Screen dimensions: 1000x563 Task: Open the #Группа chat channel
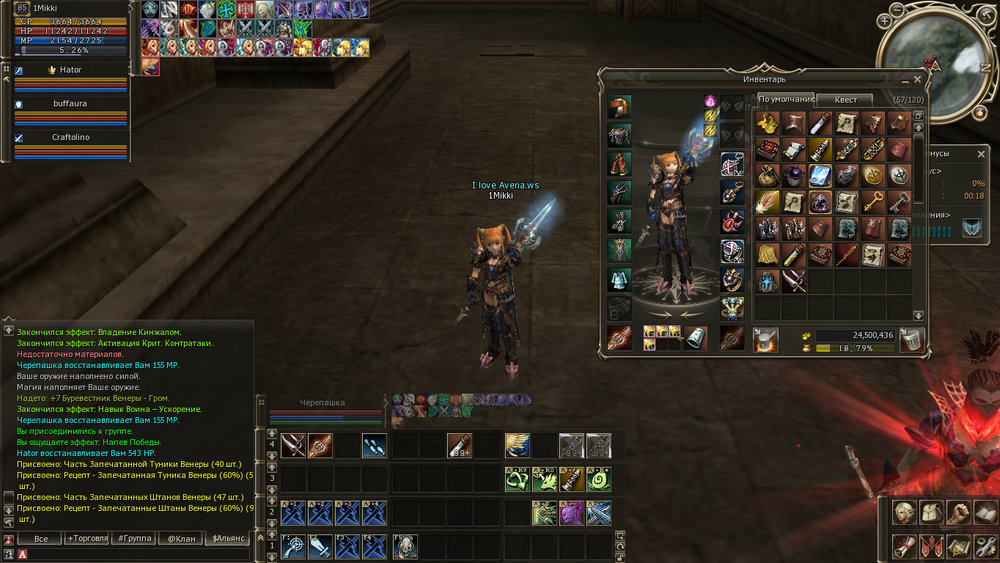[135, 539]
